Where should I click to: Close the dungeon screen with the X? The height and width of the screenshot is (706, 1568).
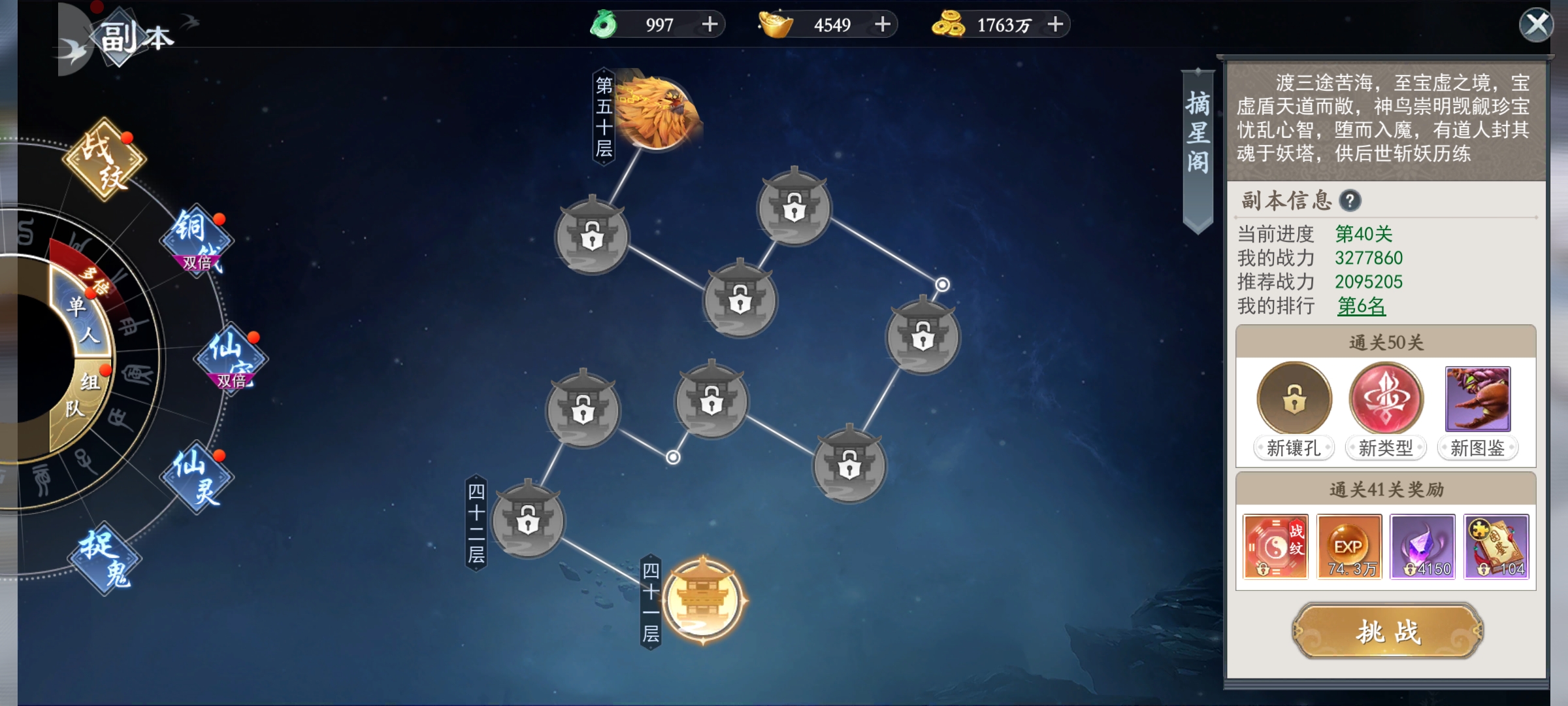1536,25
